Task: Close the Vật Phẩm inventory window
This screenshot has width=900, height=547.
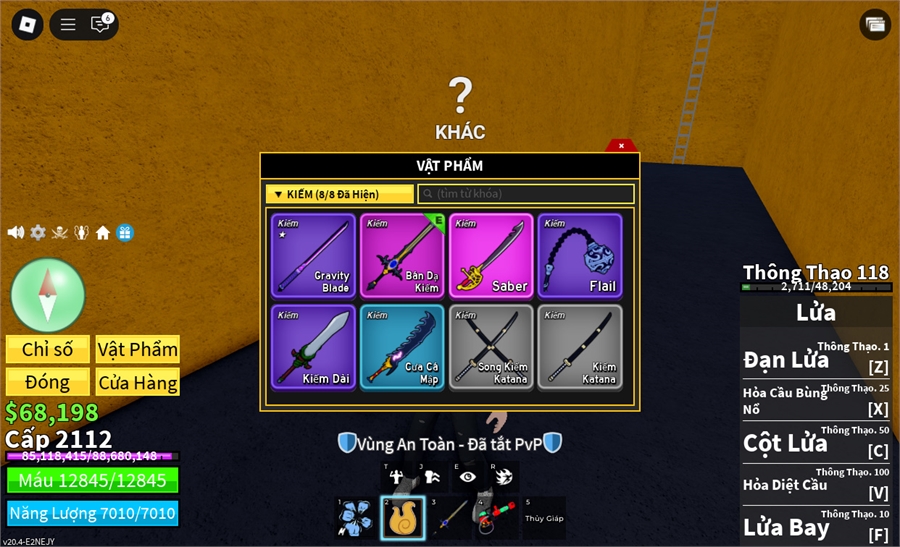Action: tap(621, 146)
